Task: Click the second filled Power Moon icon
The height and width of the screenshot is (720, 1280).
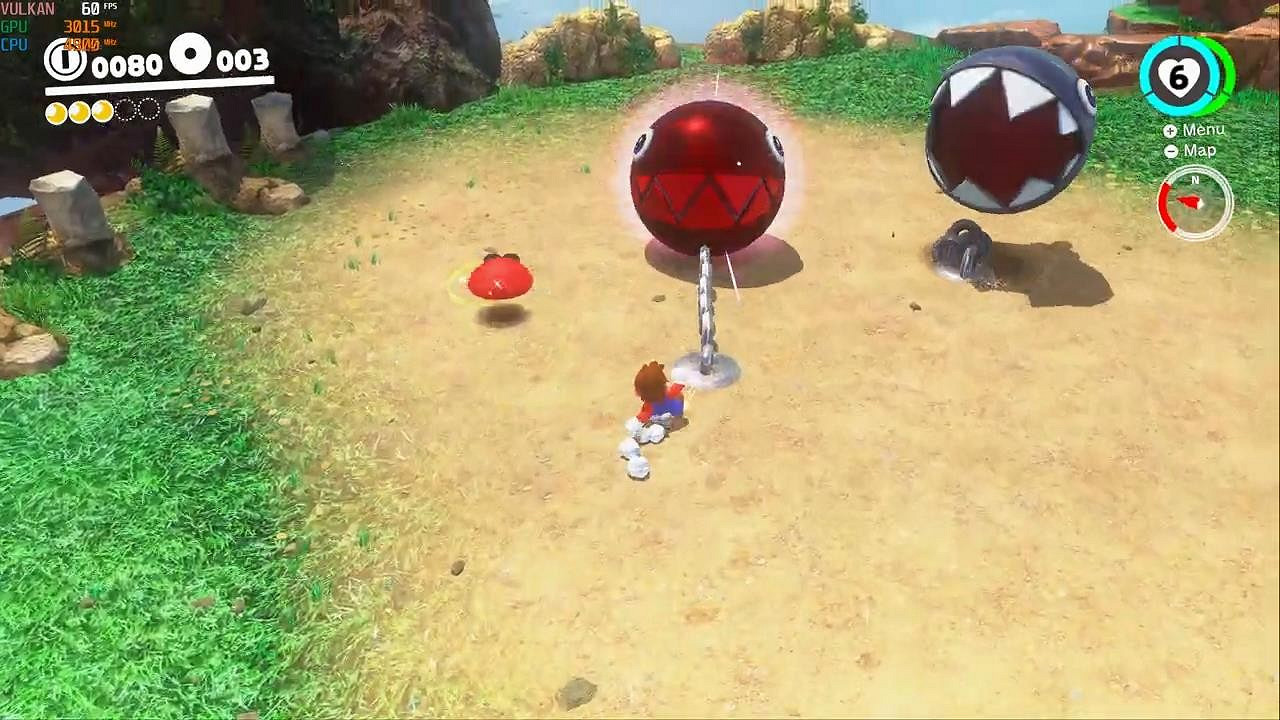Action: click(x=80, y=112)
